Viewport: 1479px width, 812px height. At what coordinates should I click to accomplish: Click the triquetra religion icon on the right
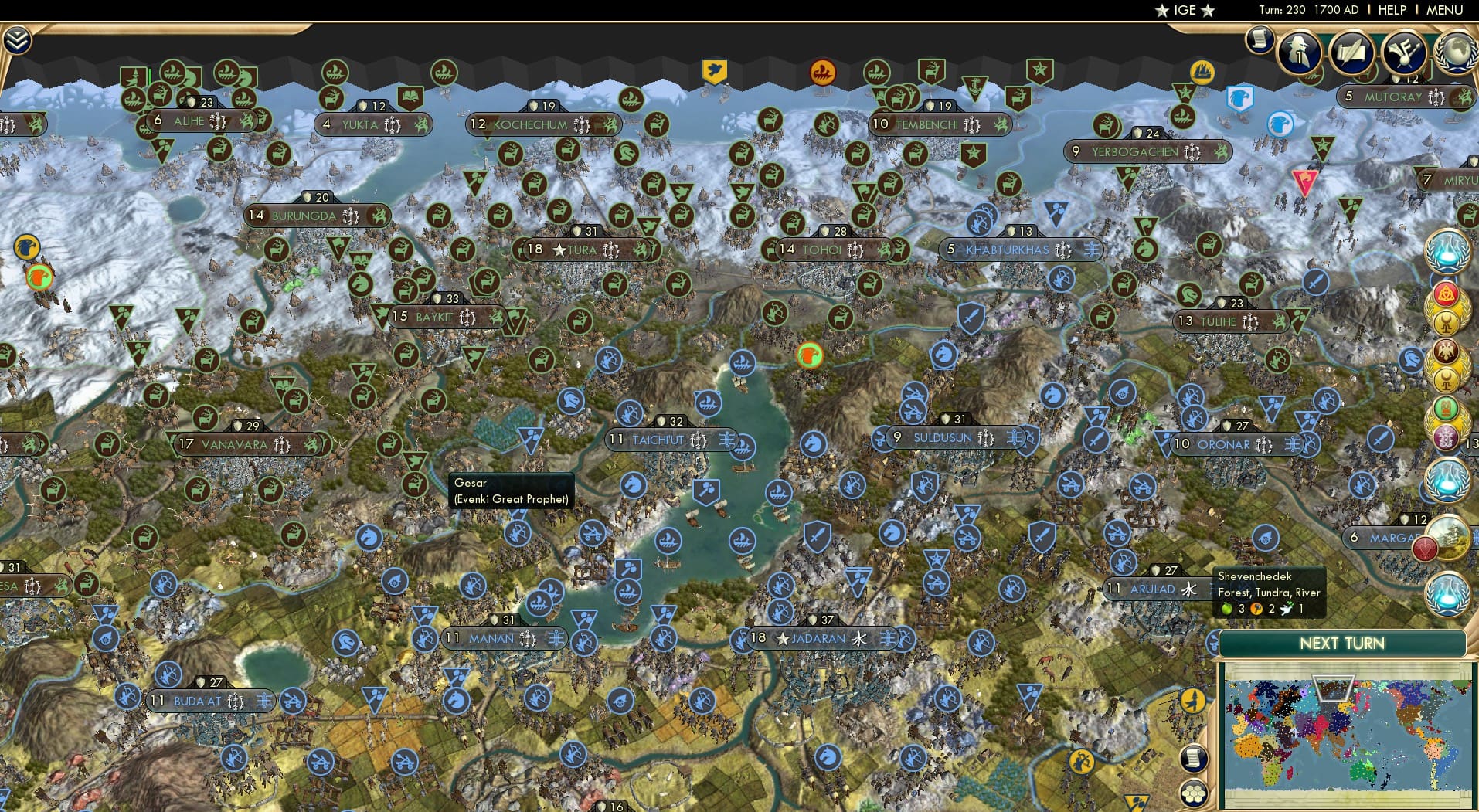click(x=1447, y=293)
